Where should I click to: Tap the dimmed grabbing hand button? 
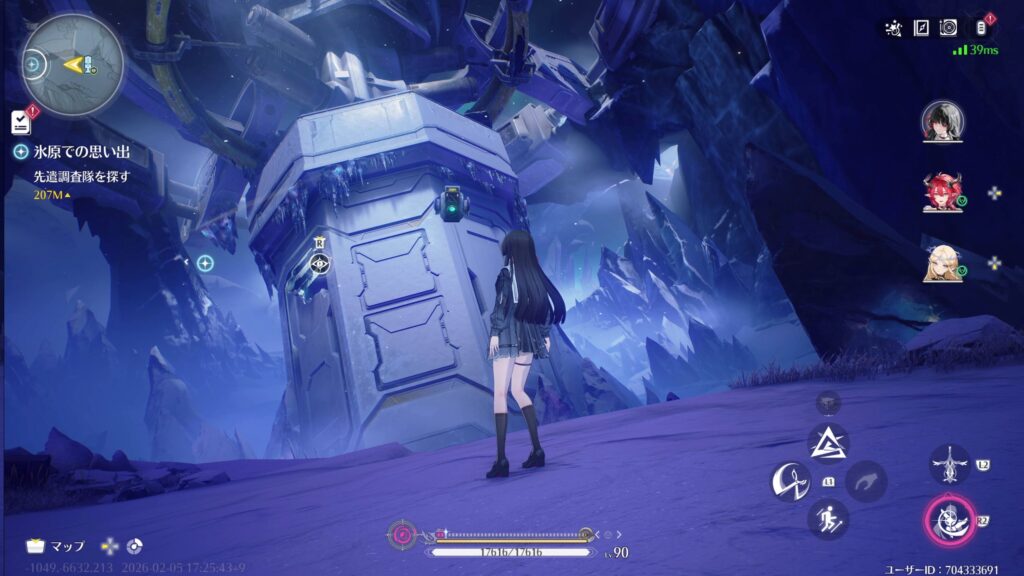point(866,481)
